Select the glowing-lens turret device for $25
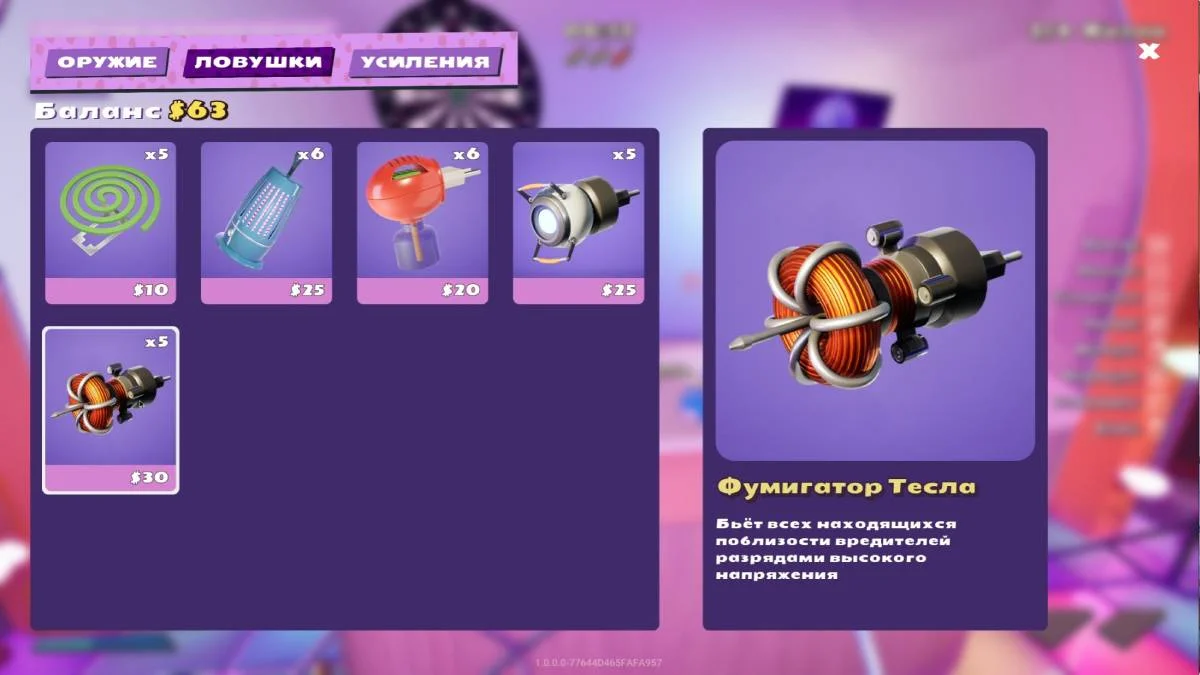Image resolution: width=1200 pixels, height=675 pixels. coord(578,222)
